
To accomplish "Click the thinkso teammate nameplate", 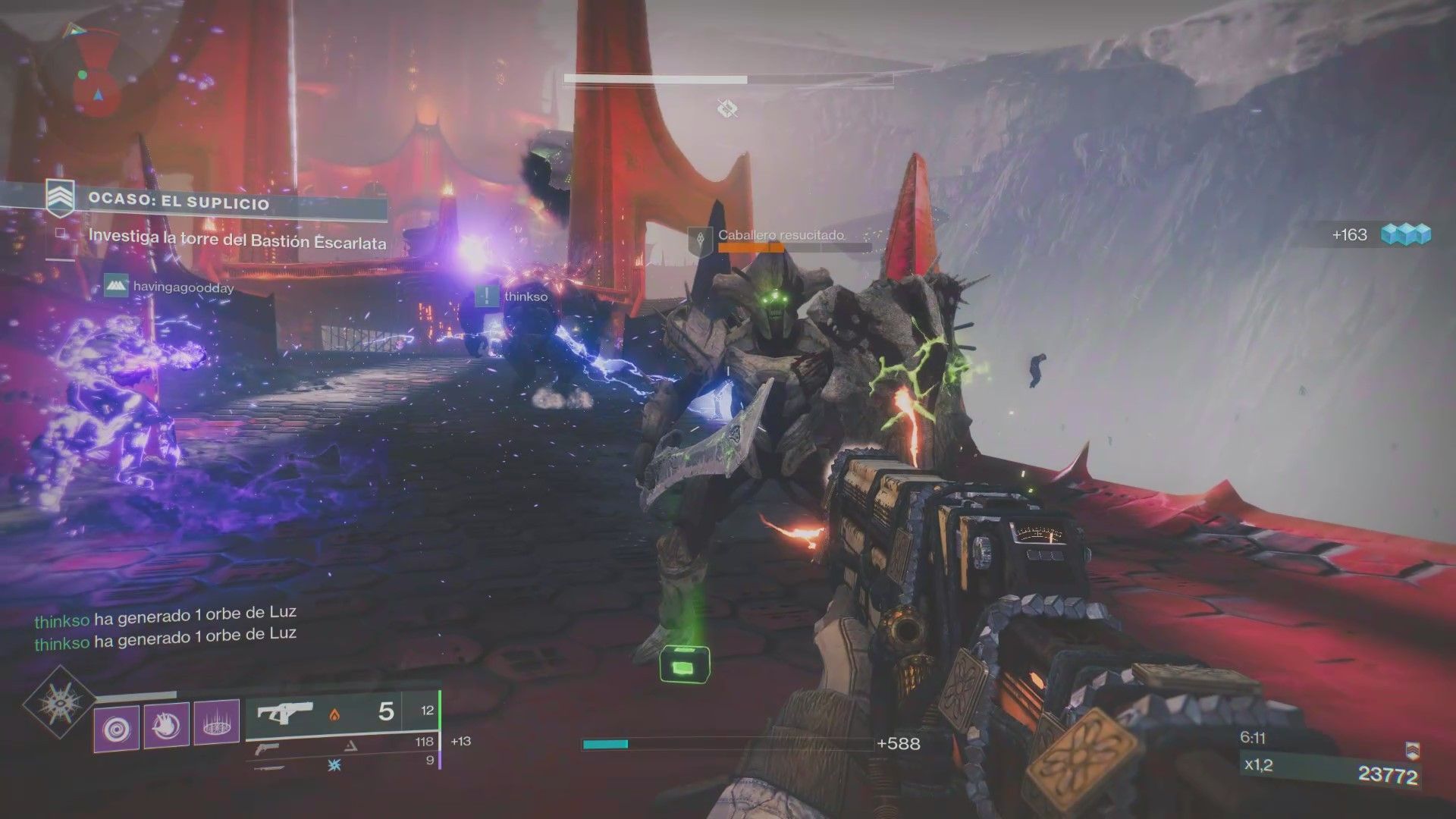I will 512,297.
